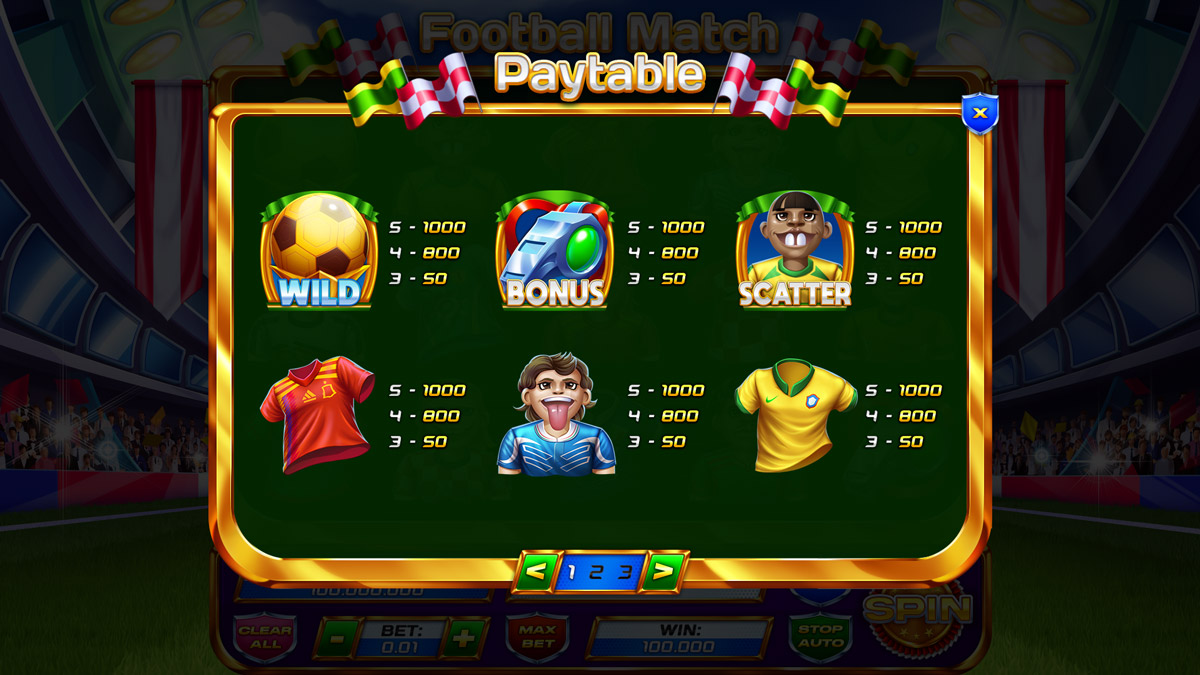This screenshot has width=1200, height=675.
Task: Go to next paytable page
Action: point(662,572)
